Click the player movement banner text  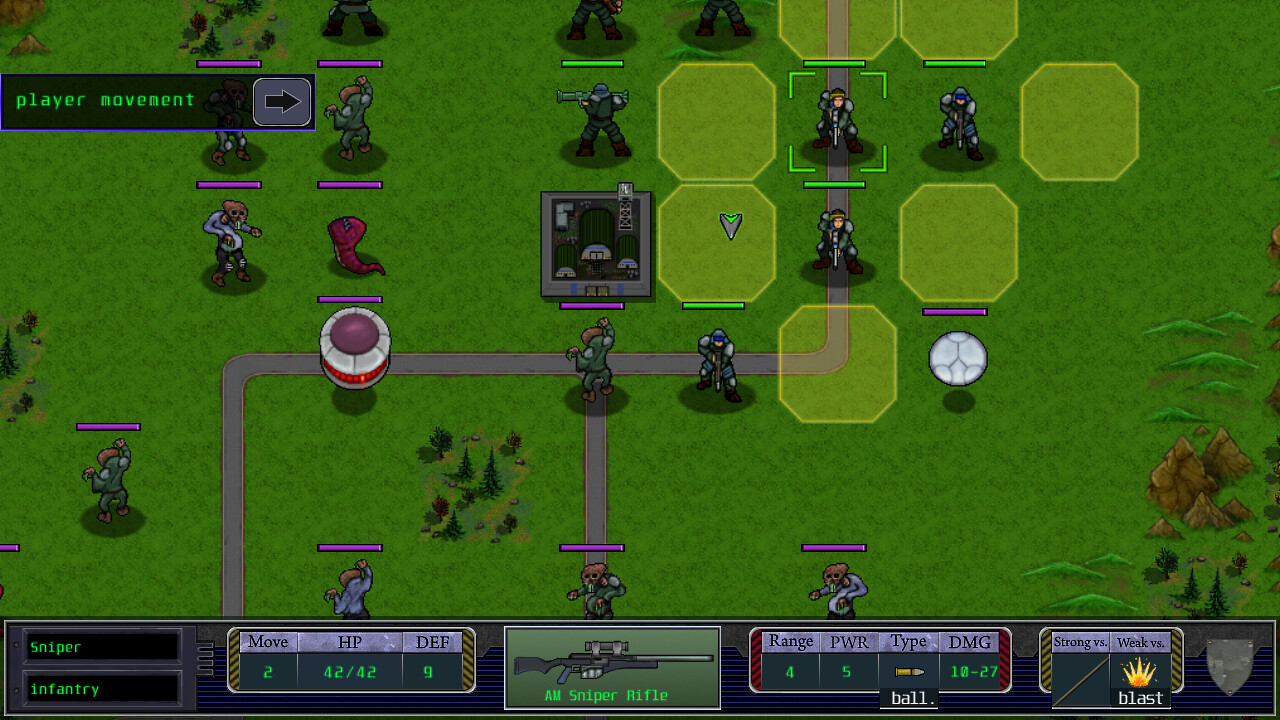(105, 100)
